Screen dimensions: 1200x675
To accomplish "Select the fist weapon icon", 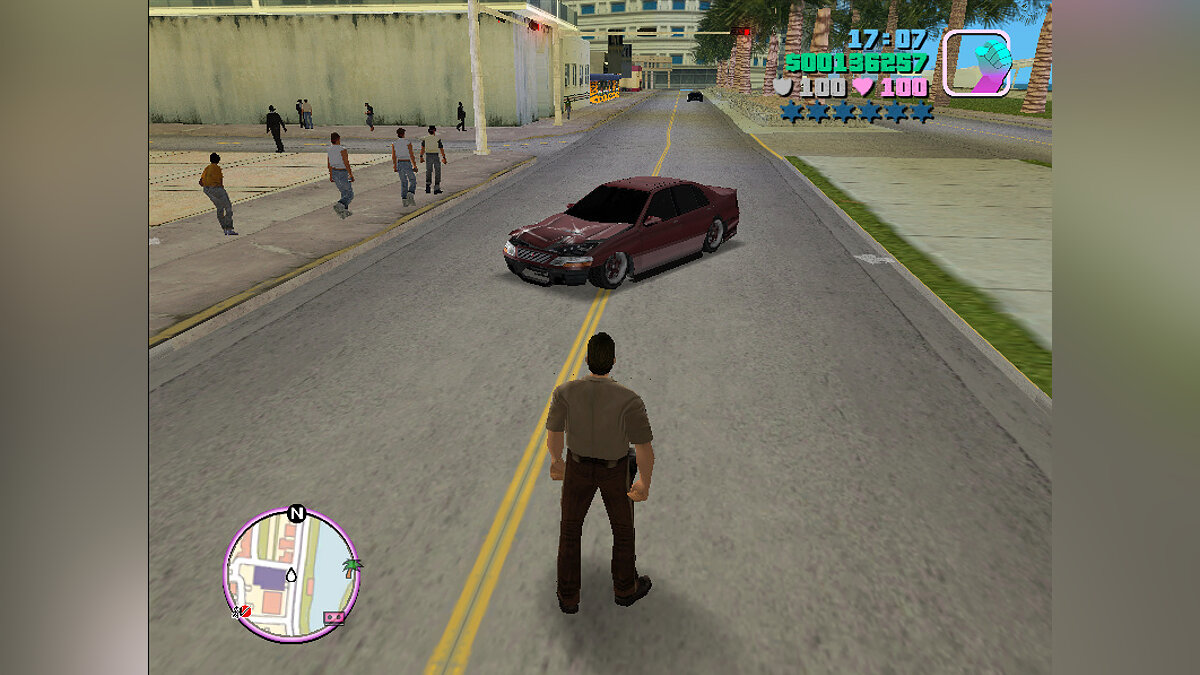I will pyautogui.click(x=976, y=63).
